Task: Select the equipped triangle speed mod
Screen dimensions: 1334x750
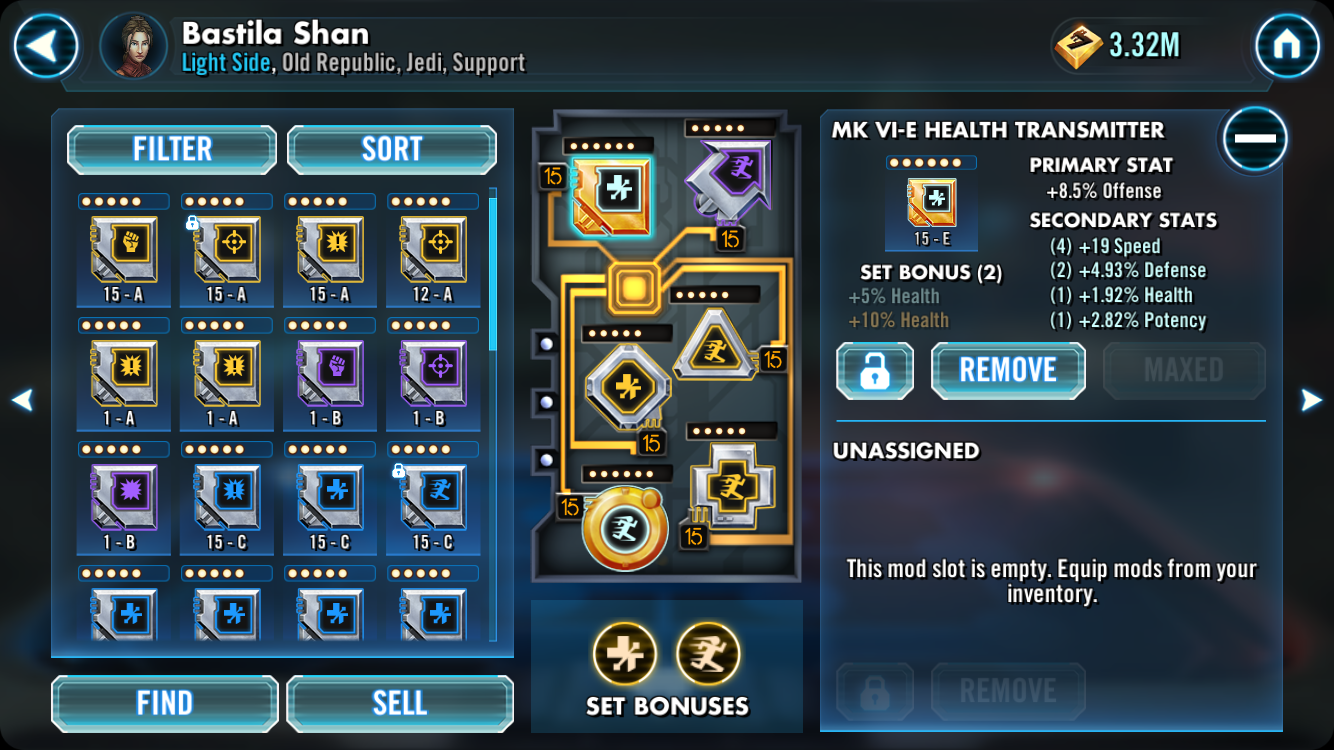Action: [716, 345]
